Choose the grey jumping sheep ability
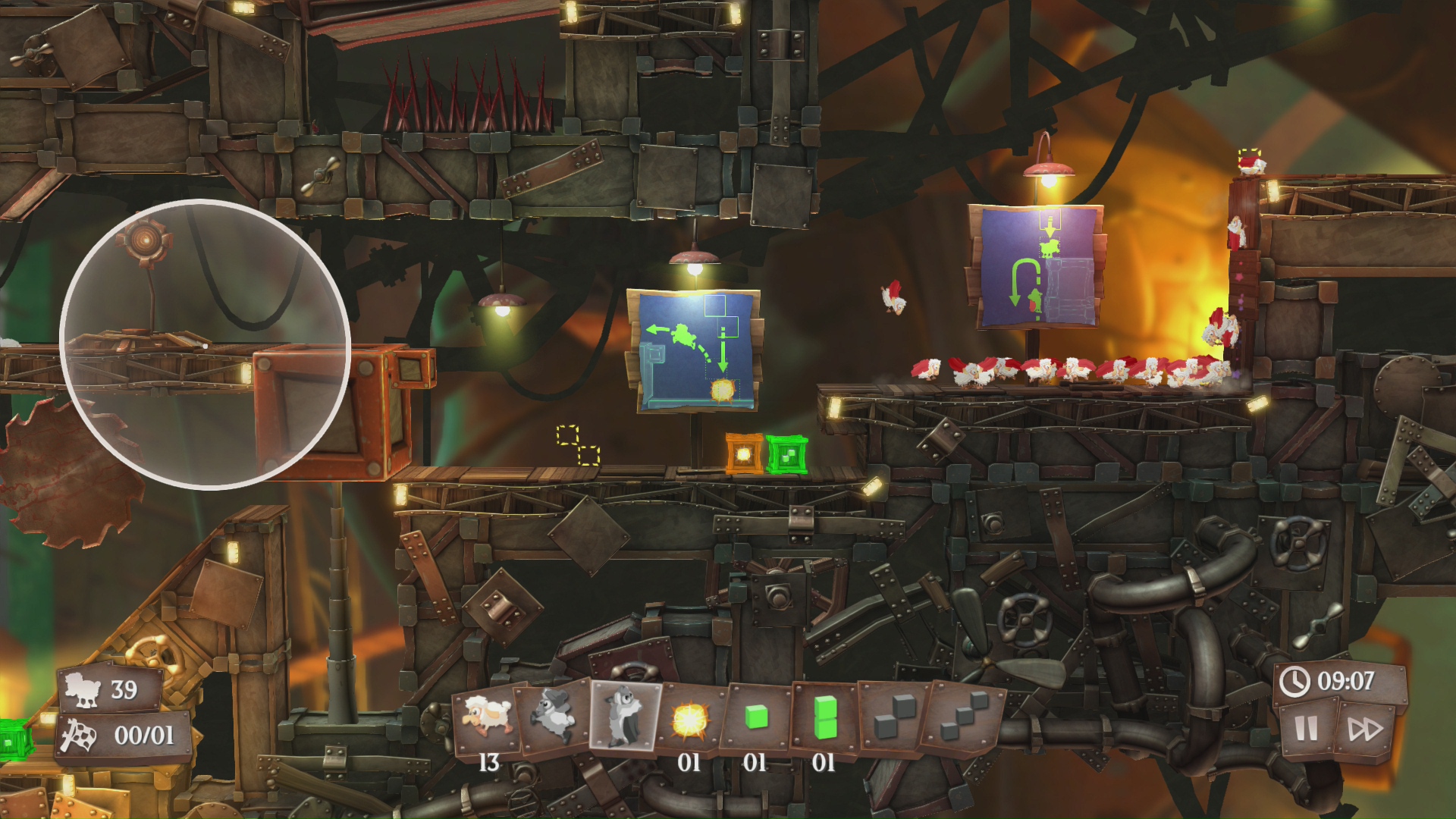 point(555,715)
